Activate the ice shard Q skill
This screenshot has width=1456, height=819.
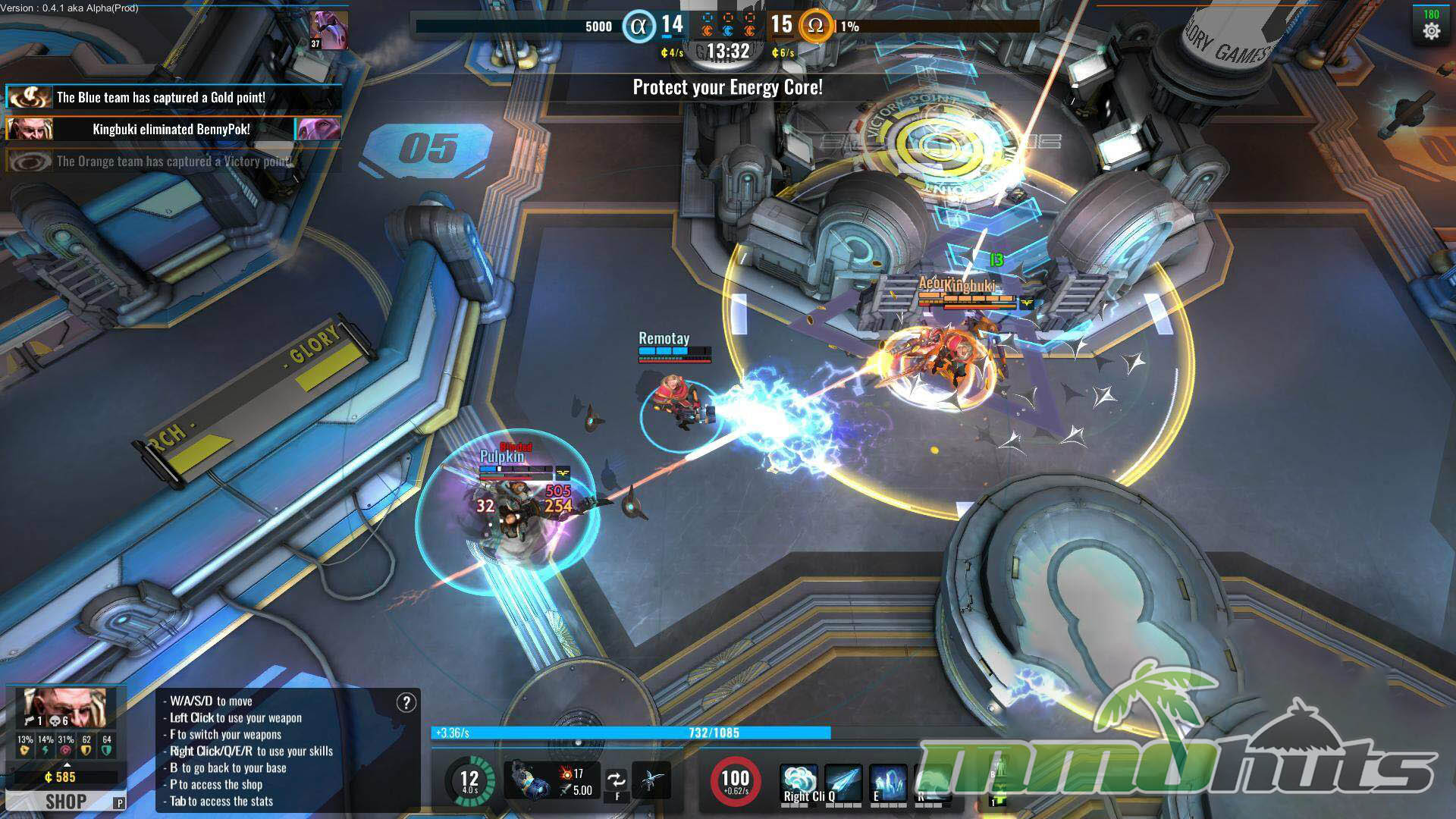843,782
